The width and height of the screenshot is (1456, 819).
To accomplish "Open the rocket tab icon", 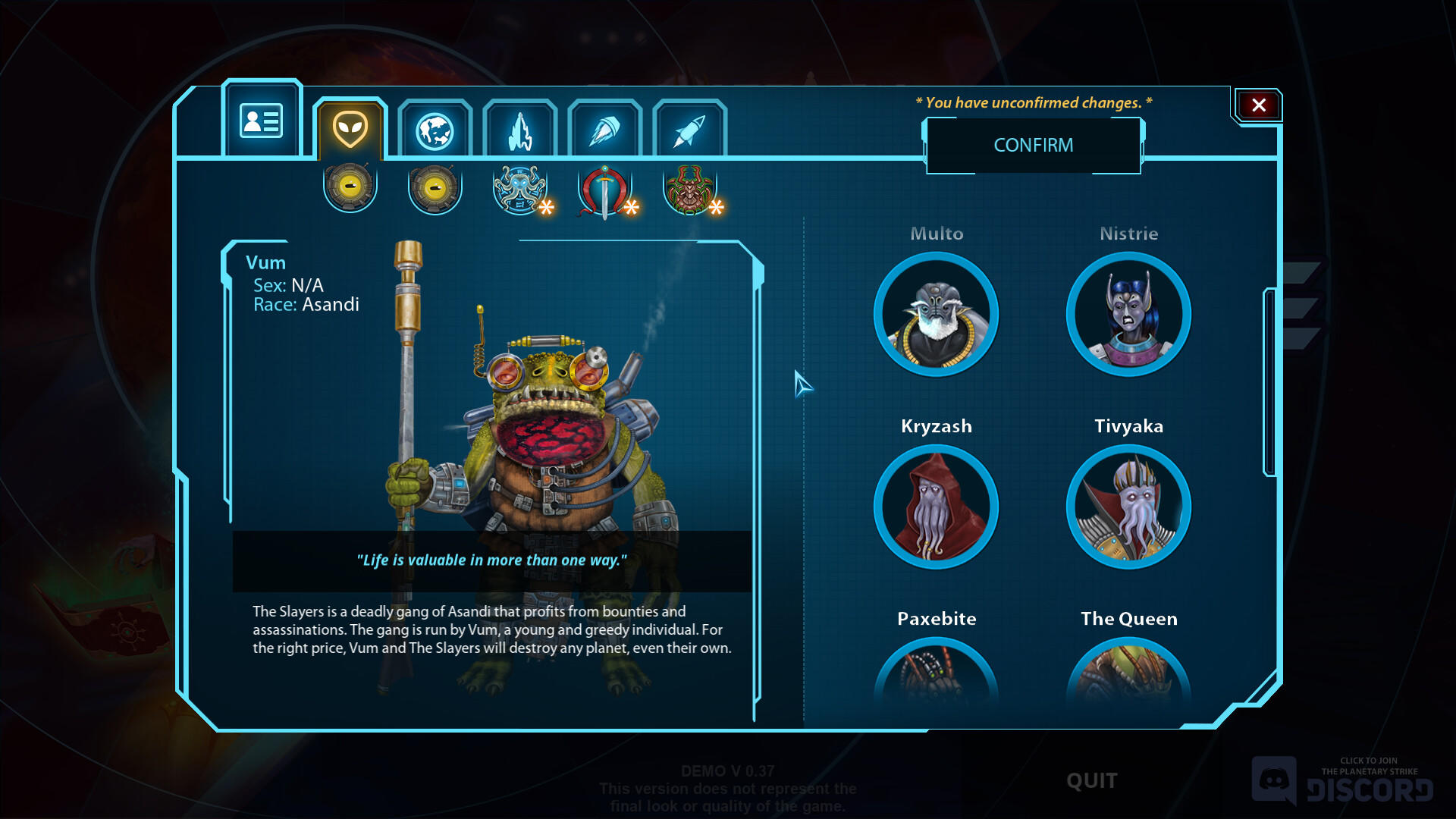I will (690, 129).
